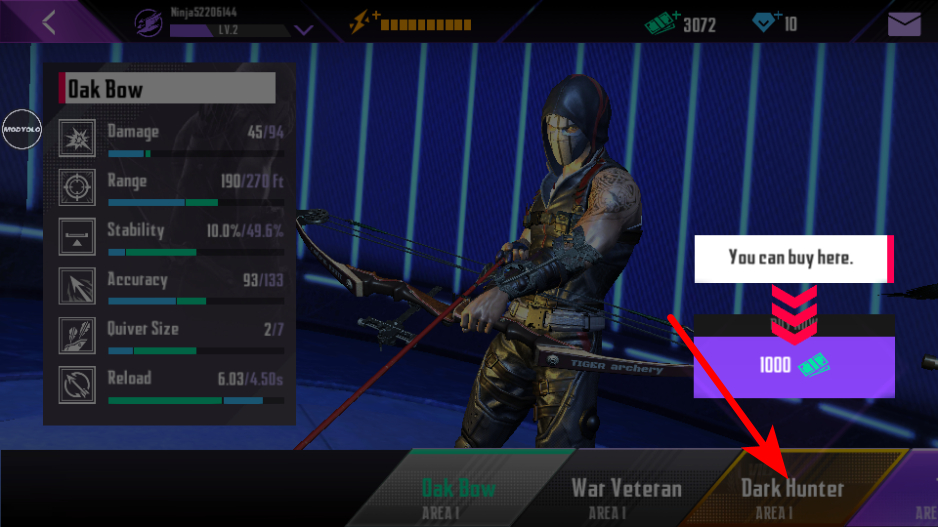The image size is (938, 527).
Task: Add more cash using the green money icon
Action: [x=663, y=22]
